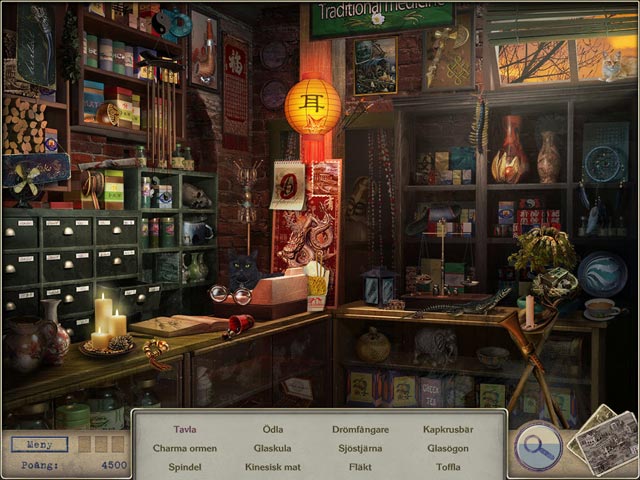640x480 pixels.
Task: Select 'Spindel' in the item list
Action: (x=184, y=466)
